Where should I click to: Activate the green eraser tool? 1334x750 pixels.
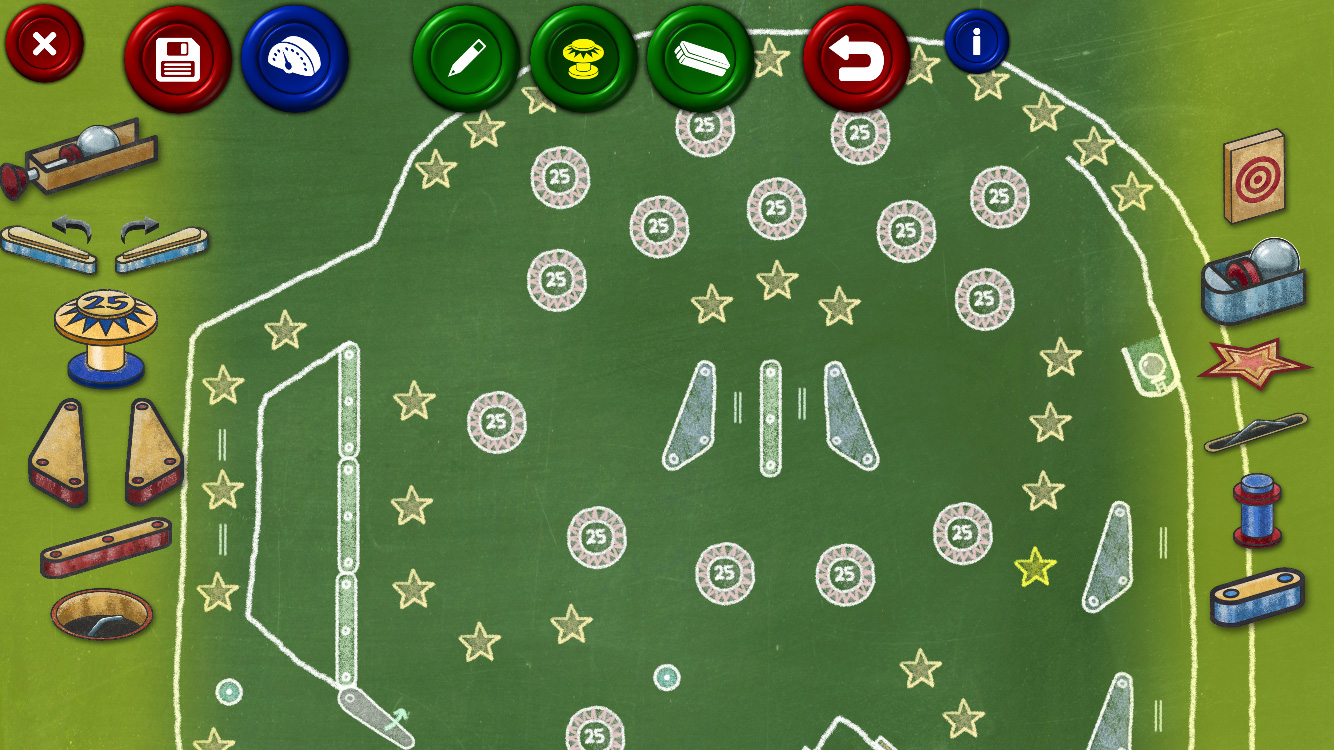coord(700,59)
